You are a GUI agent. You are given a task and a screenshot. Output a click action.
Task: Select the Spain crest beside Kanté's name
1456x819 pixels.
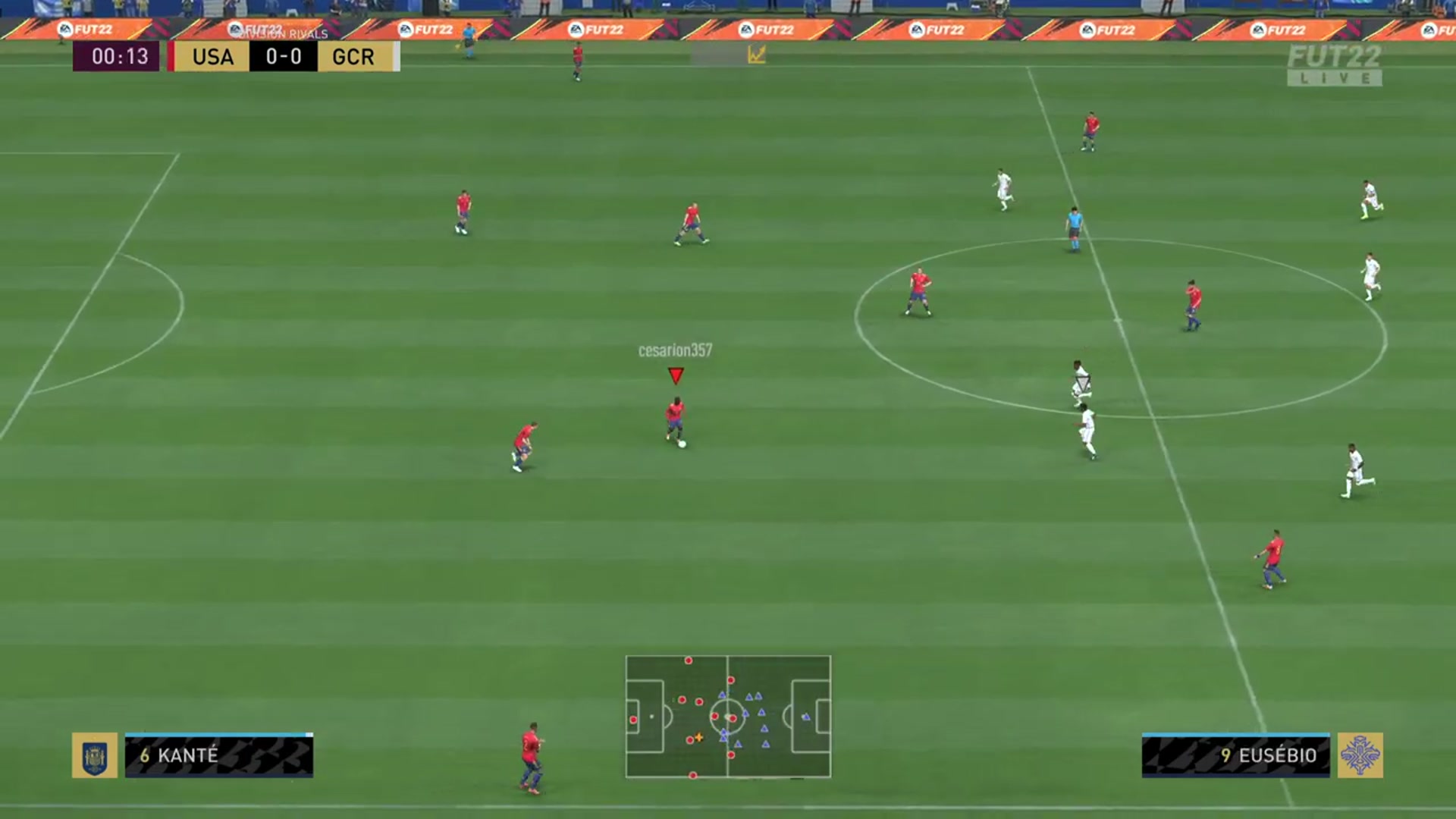coord(96,757)
